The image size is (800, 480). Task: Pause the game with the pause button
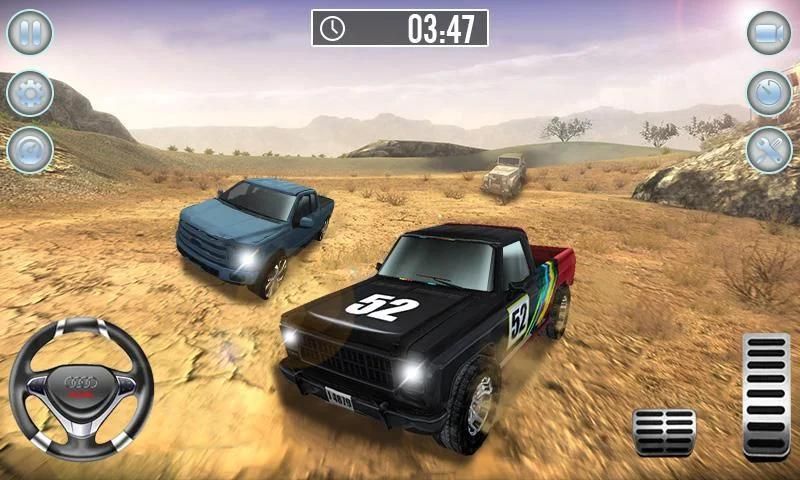(x=30, y=32)
